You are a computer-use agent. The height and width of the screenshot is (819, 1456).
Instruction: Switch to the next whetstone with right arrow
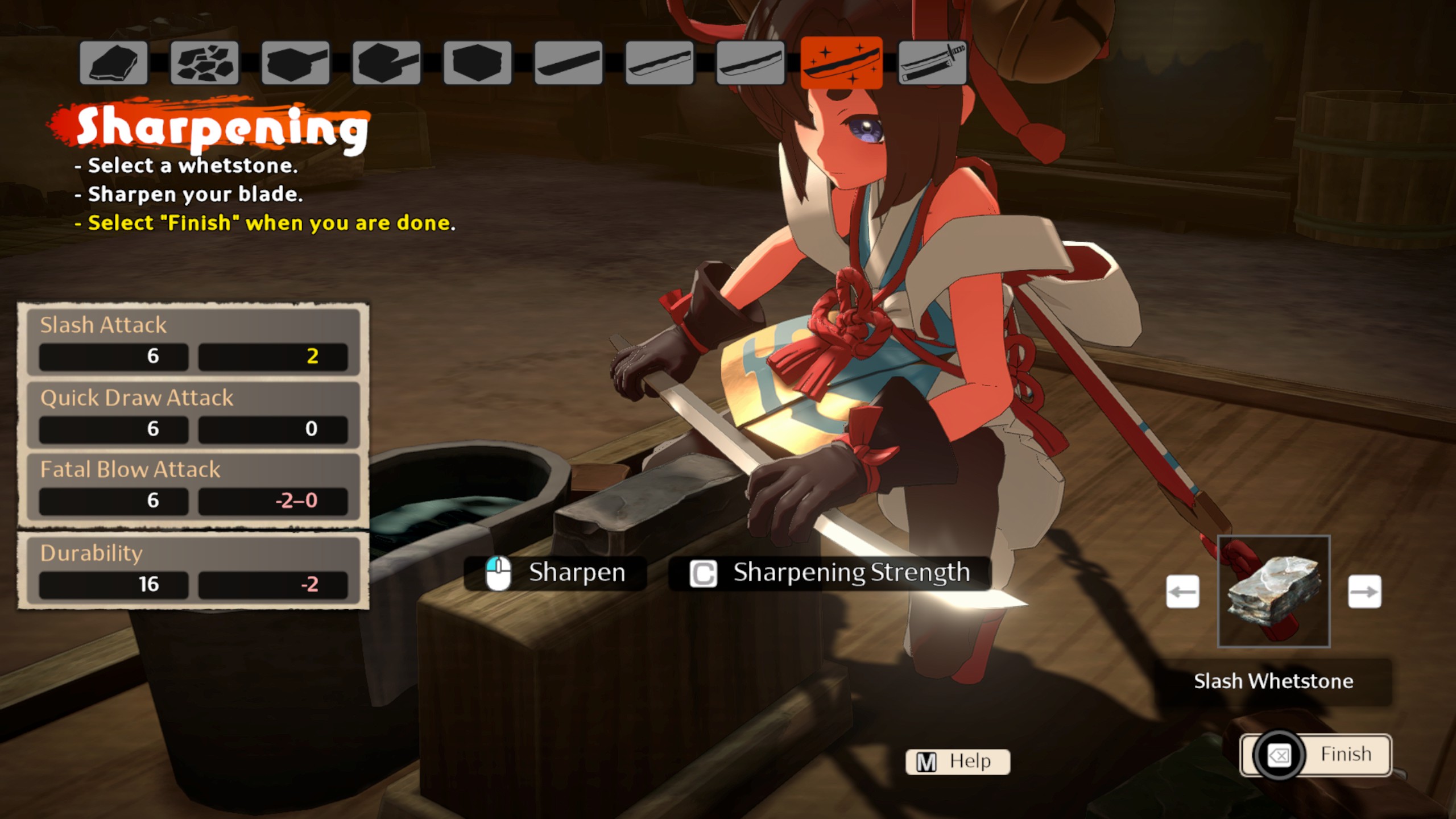point(1364,591)
